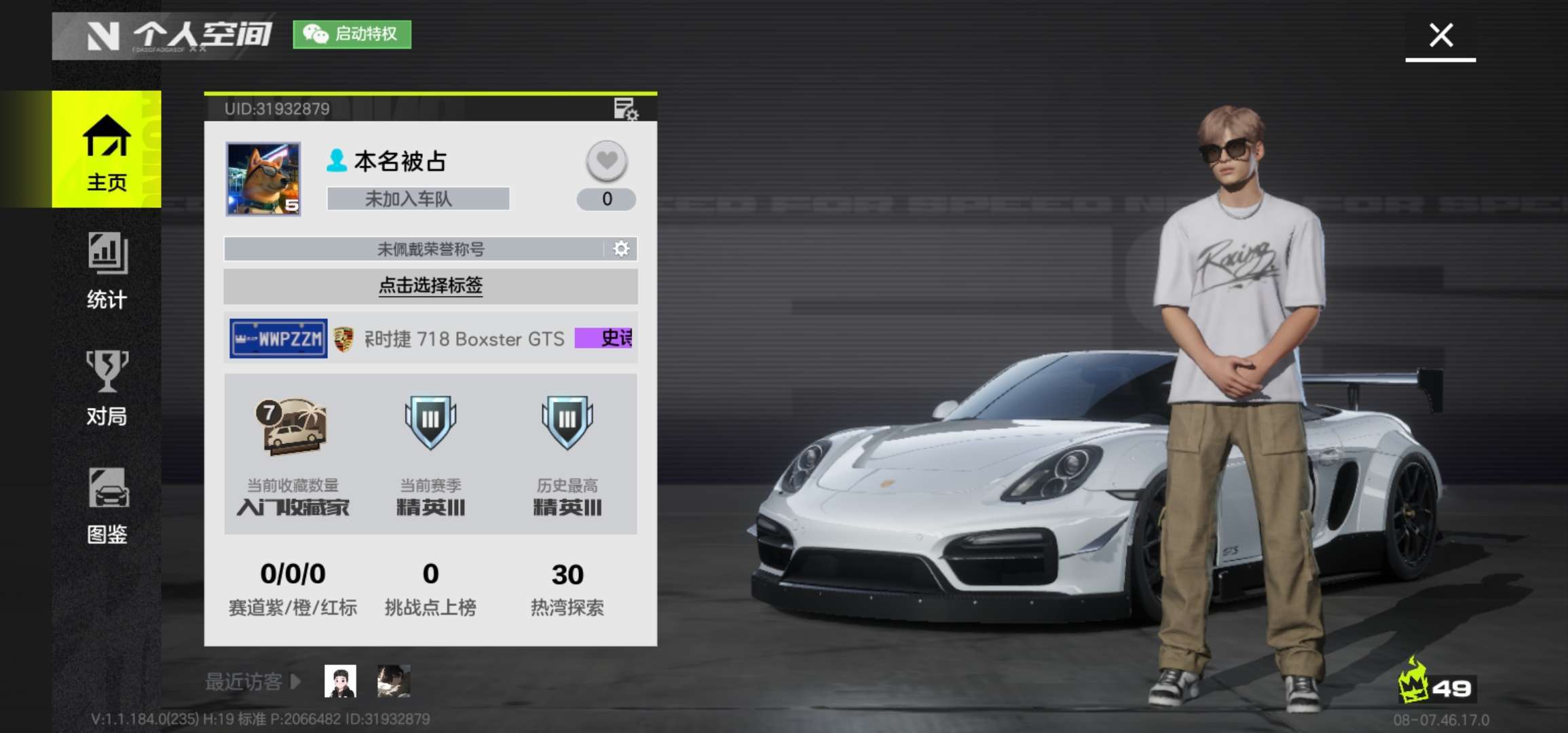Choose tags via 点击选择标签

click(x=430, y=286)
